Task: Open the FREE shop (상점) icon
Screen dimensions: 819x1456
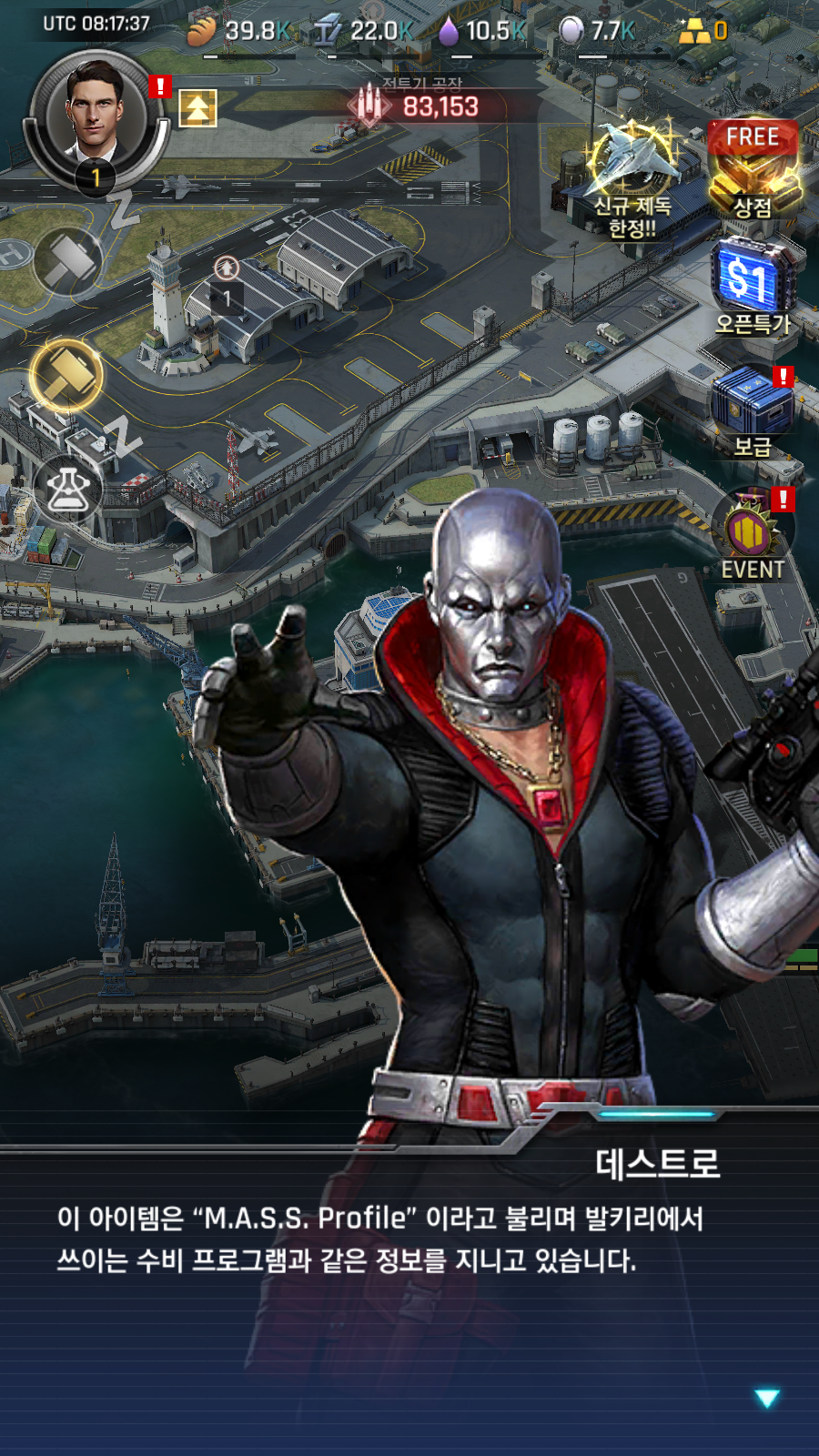Action: click(753, 170)
